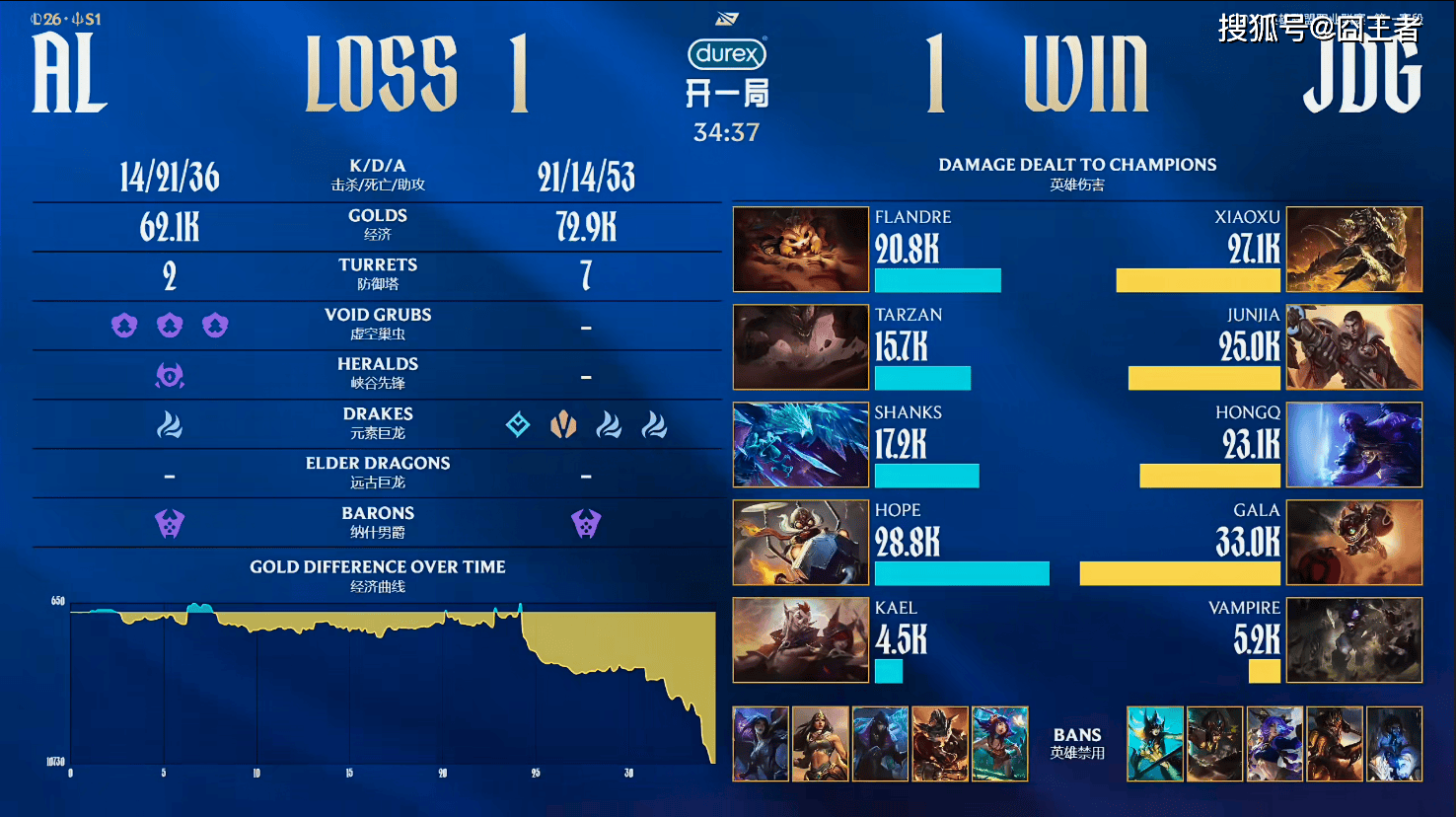Viewport: 1456px width, 817px height.
Task: Select Tarzan's champion portrait
Action: [800, 346]
